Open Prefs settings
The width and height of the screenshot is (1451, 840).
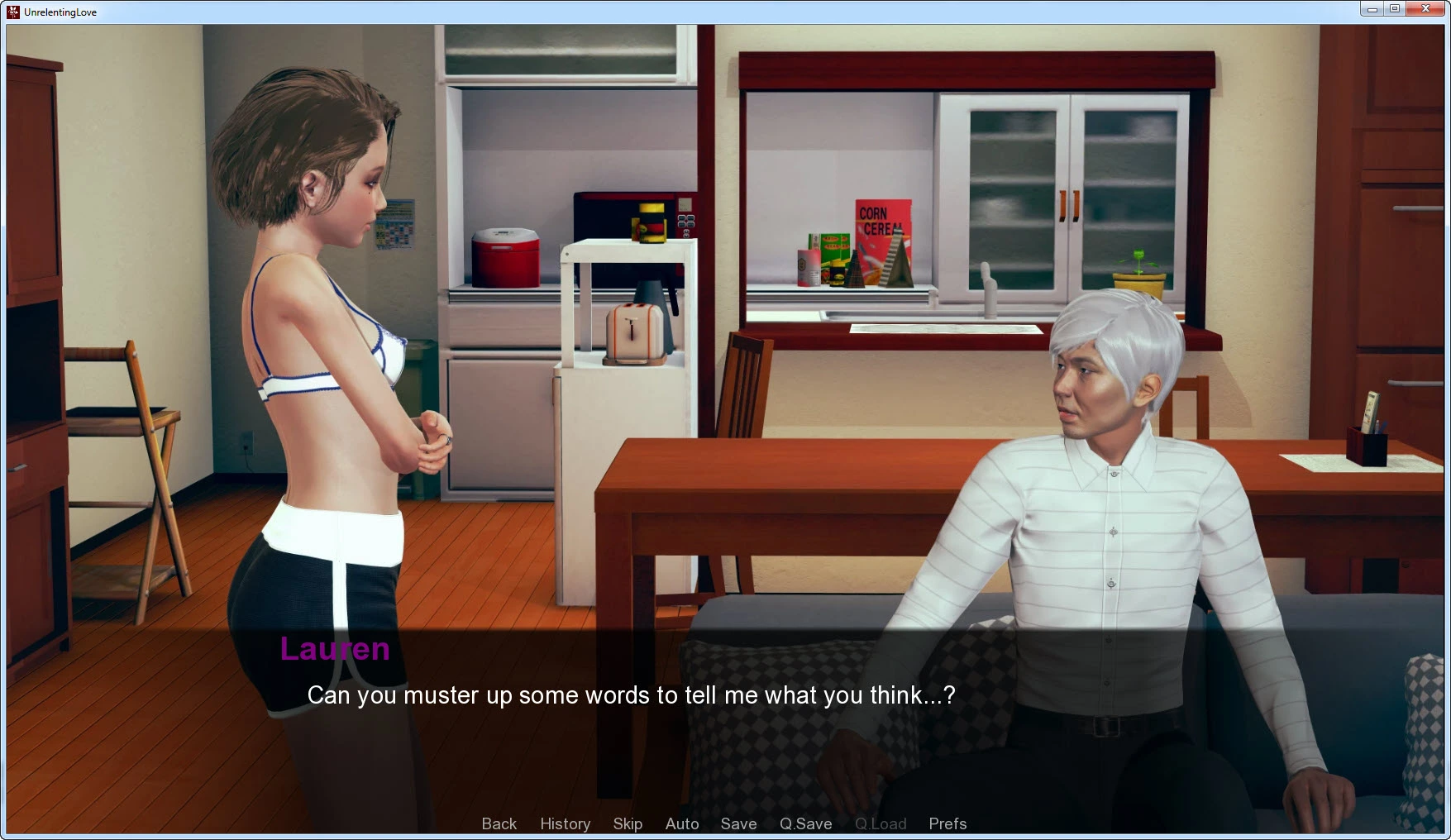pos(947,823)
